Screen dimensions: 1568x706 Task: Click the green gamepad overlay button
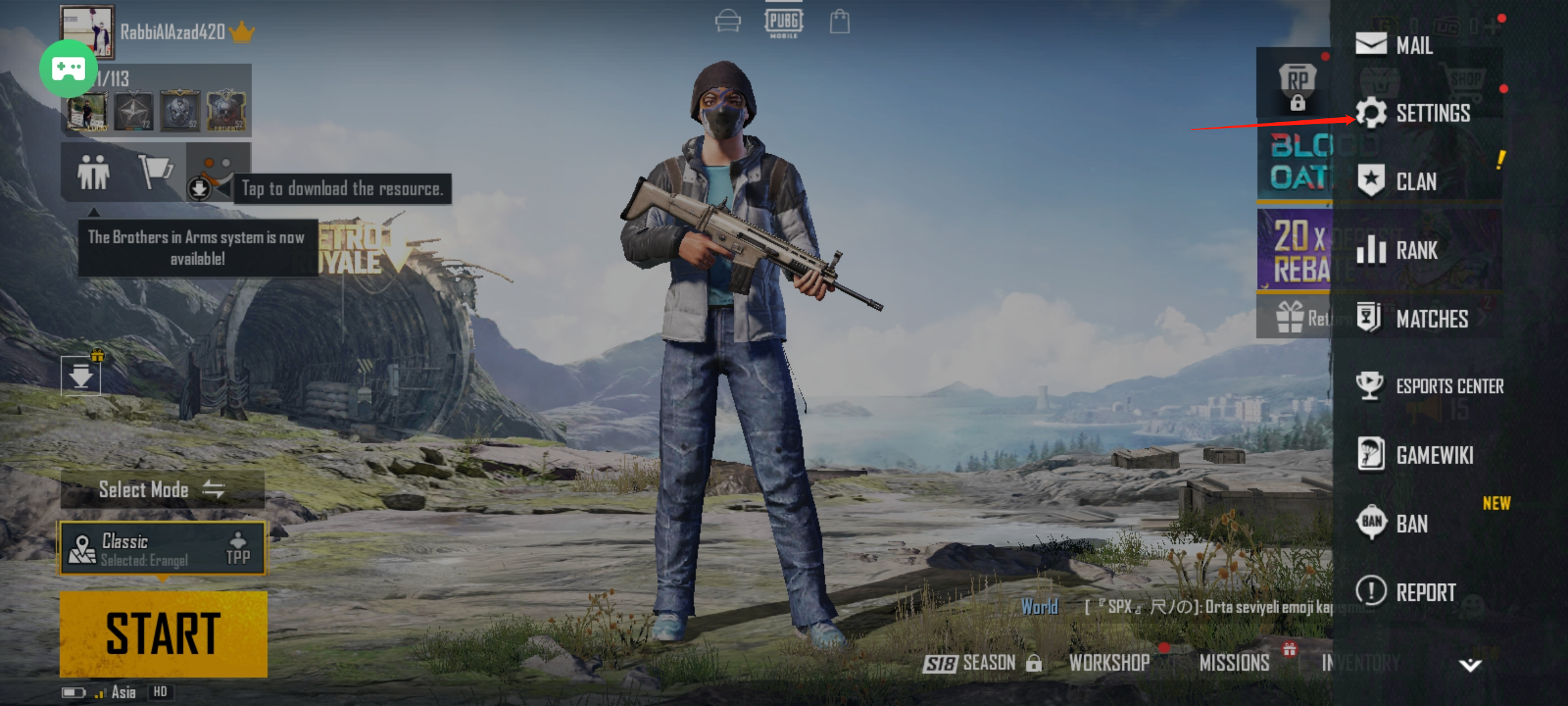click(69, 69)
